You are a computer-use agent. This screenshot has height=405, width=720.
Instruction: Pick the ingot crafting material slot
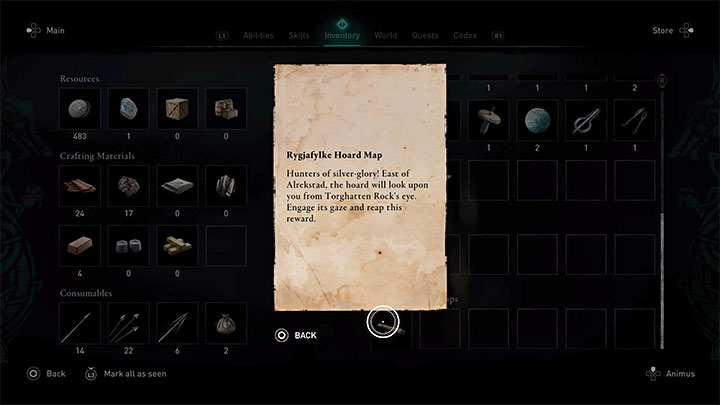coord(78,245)
